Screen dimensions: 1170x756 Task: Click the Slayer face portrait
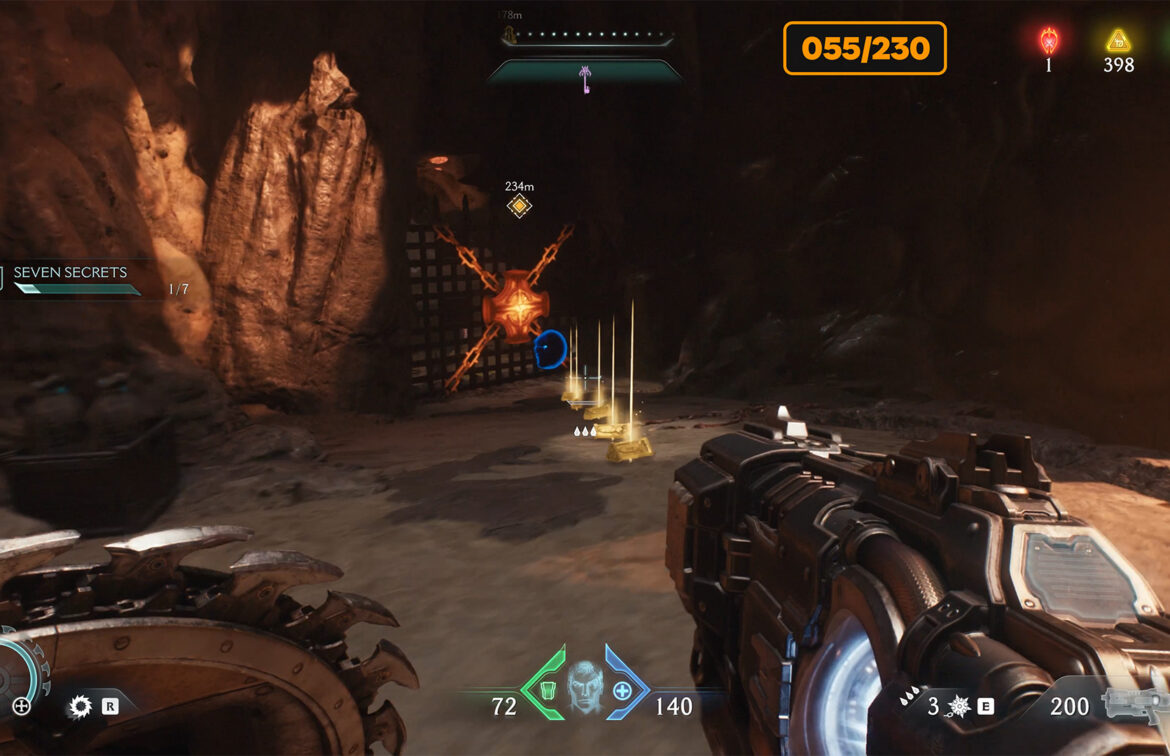click(x=586, y=686)
